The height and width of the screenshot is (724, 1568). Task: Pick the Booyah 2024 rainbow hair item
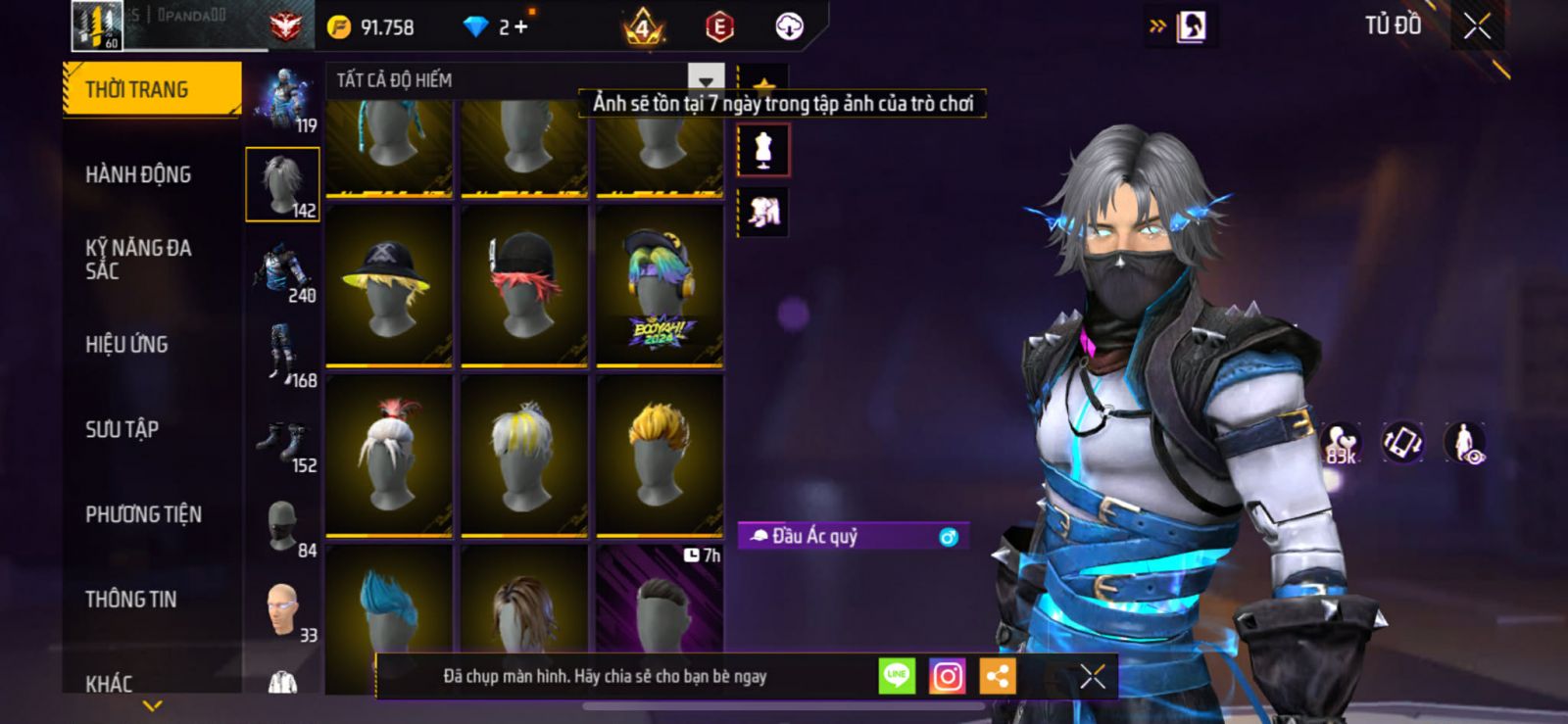660,285
